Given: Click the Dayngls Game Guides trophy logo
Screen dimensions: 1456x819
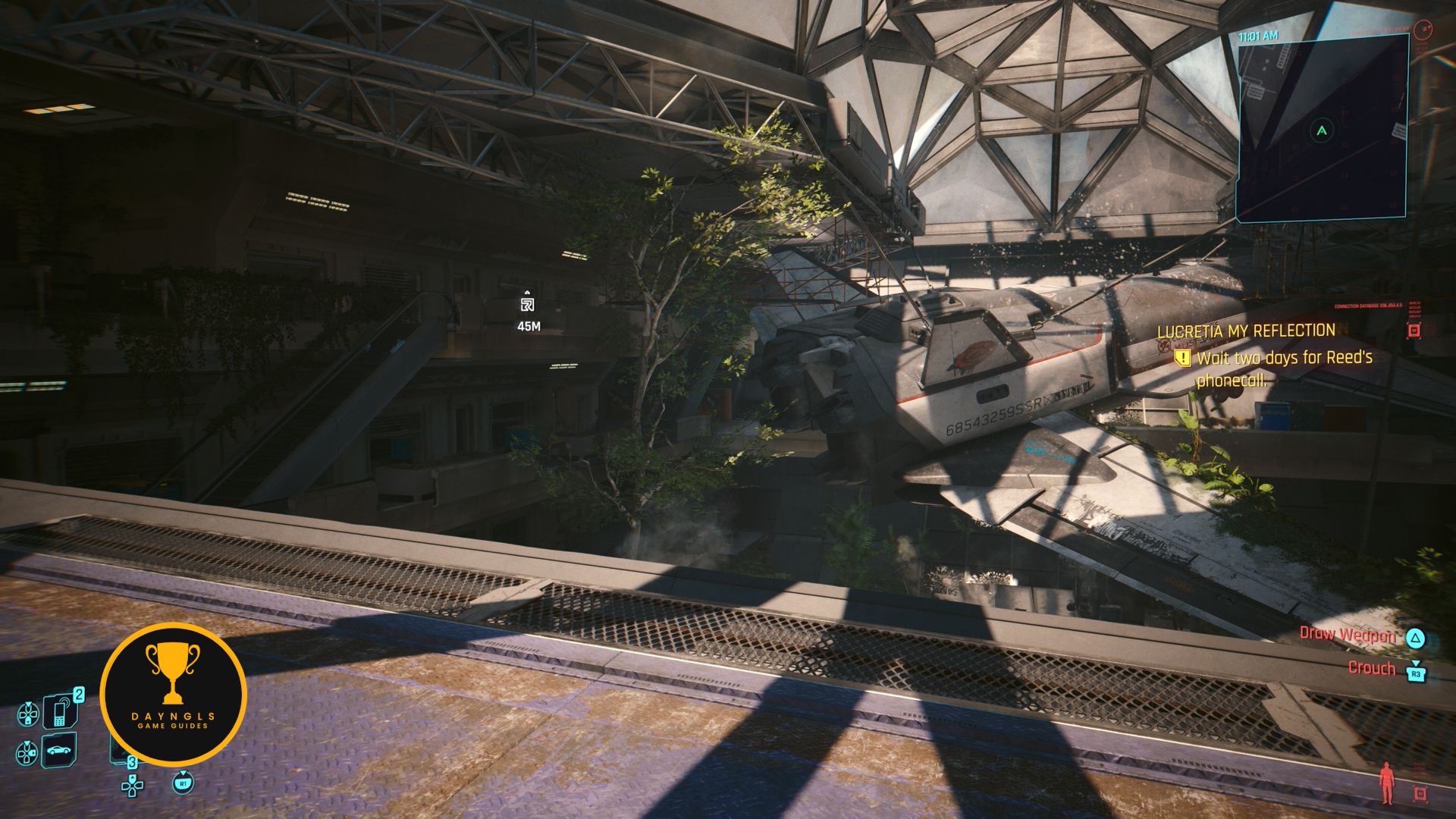Looking at the screenshot, I should point(173,694).
